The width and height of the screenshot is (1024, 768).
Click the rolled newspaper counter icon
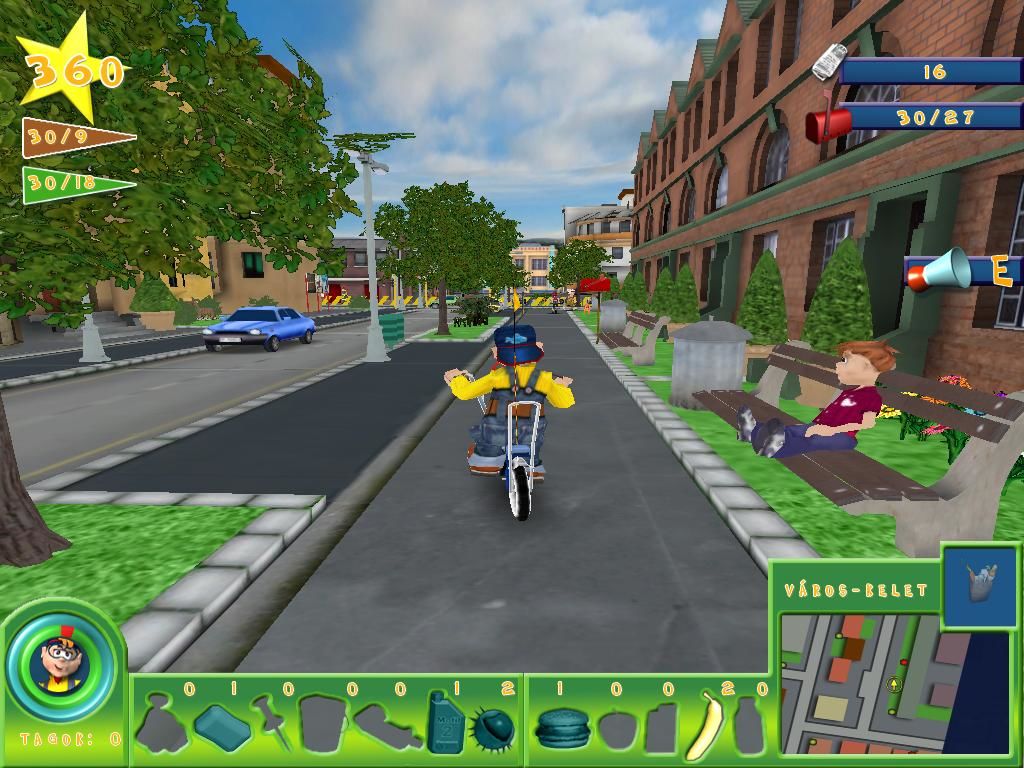point(828,62)
